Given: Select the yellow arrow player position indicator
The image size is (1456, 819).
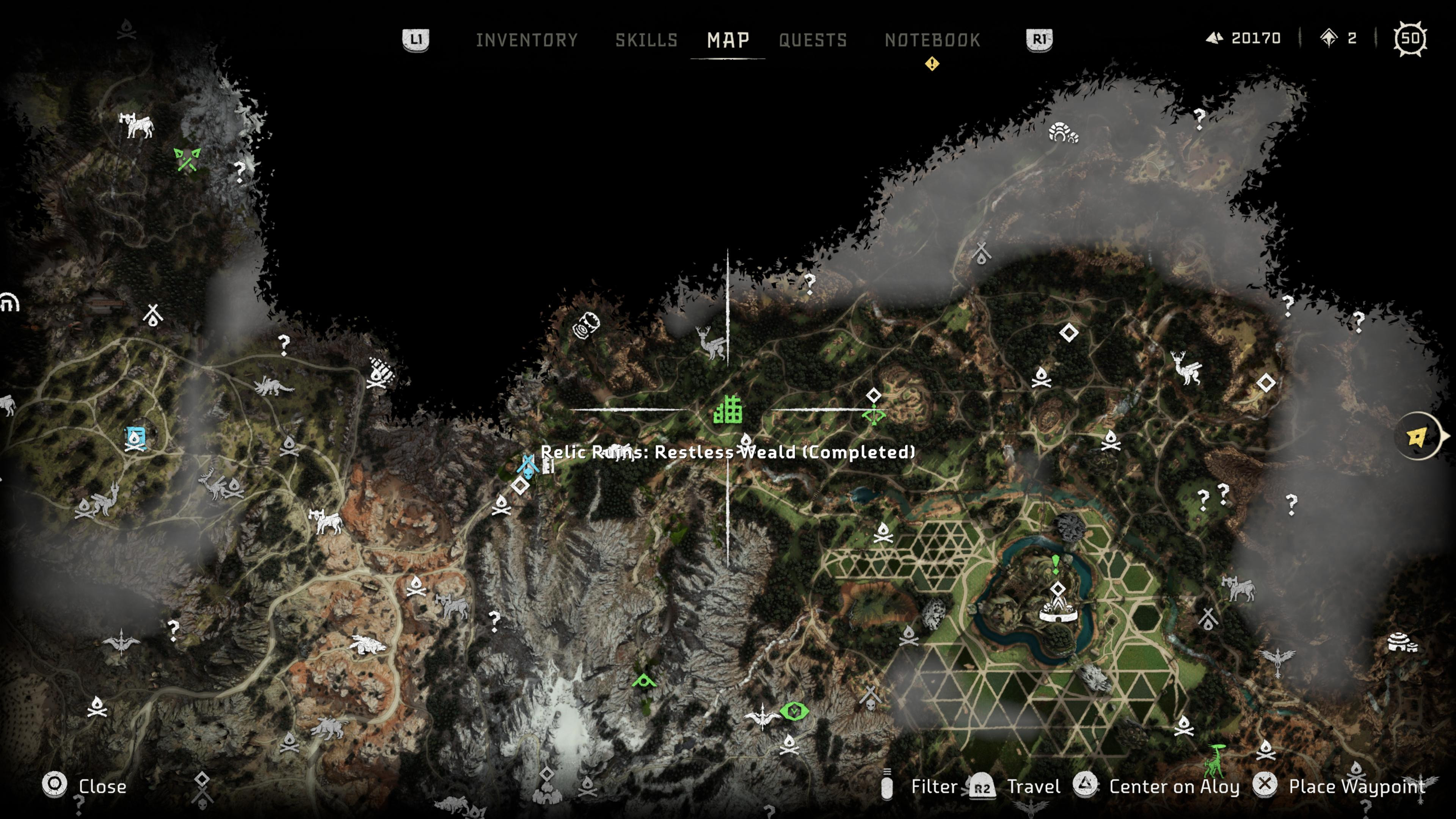Looking at the screenshot, I should [1418, 437].
